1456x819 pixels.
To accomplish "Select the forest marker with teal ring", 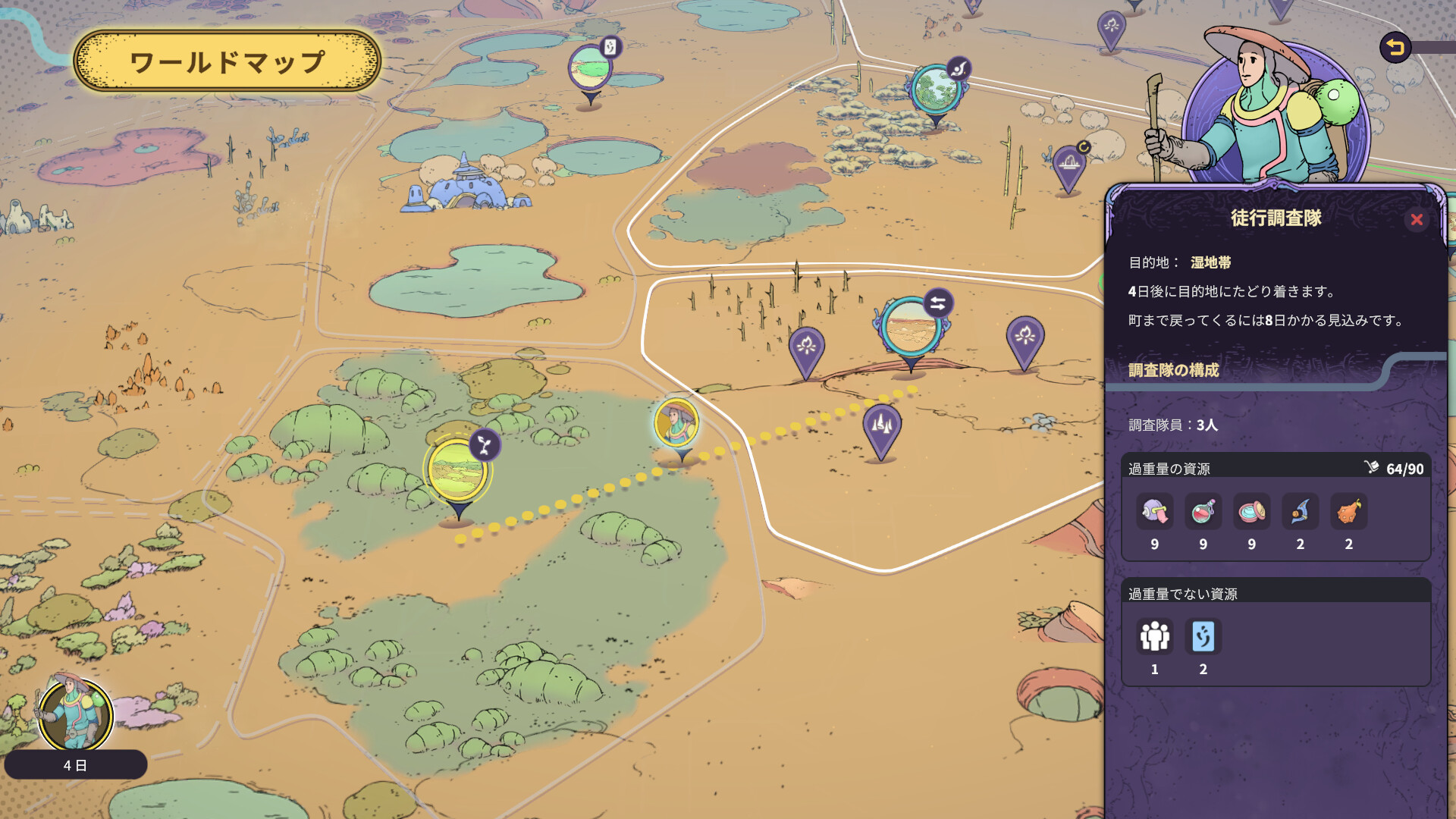I will tap(936, 90).
